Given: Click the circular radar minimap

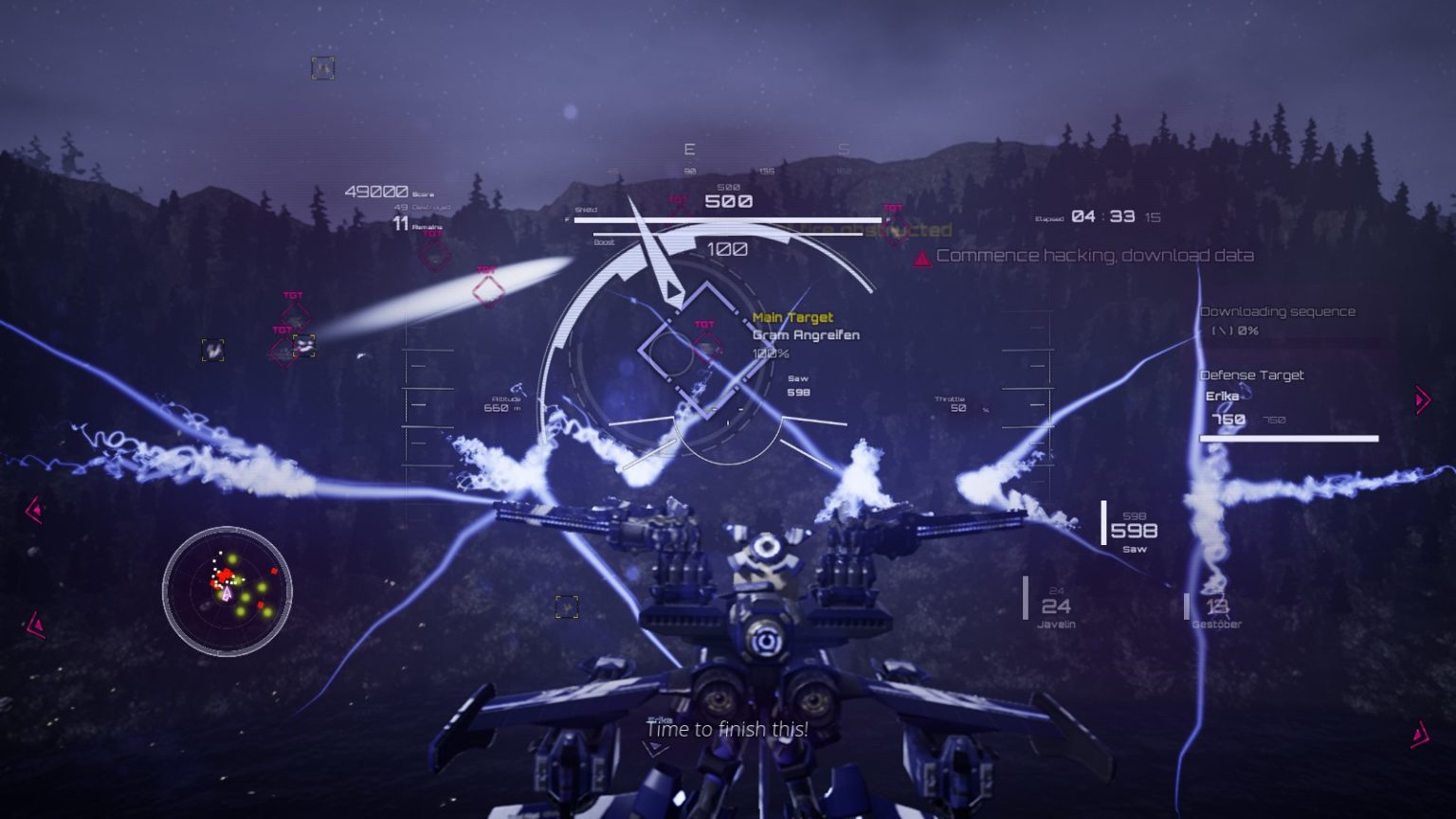Looking at the screenshot, I should coord(227,591).
